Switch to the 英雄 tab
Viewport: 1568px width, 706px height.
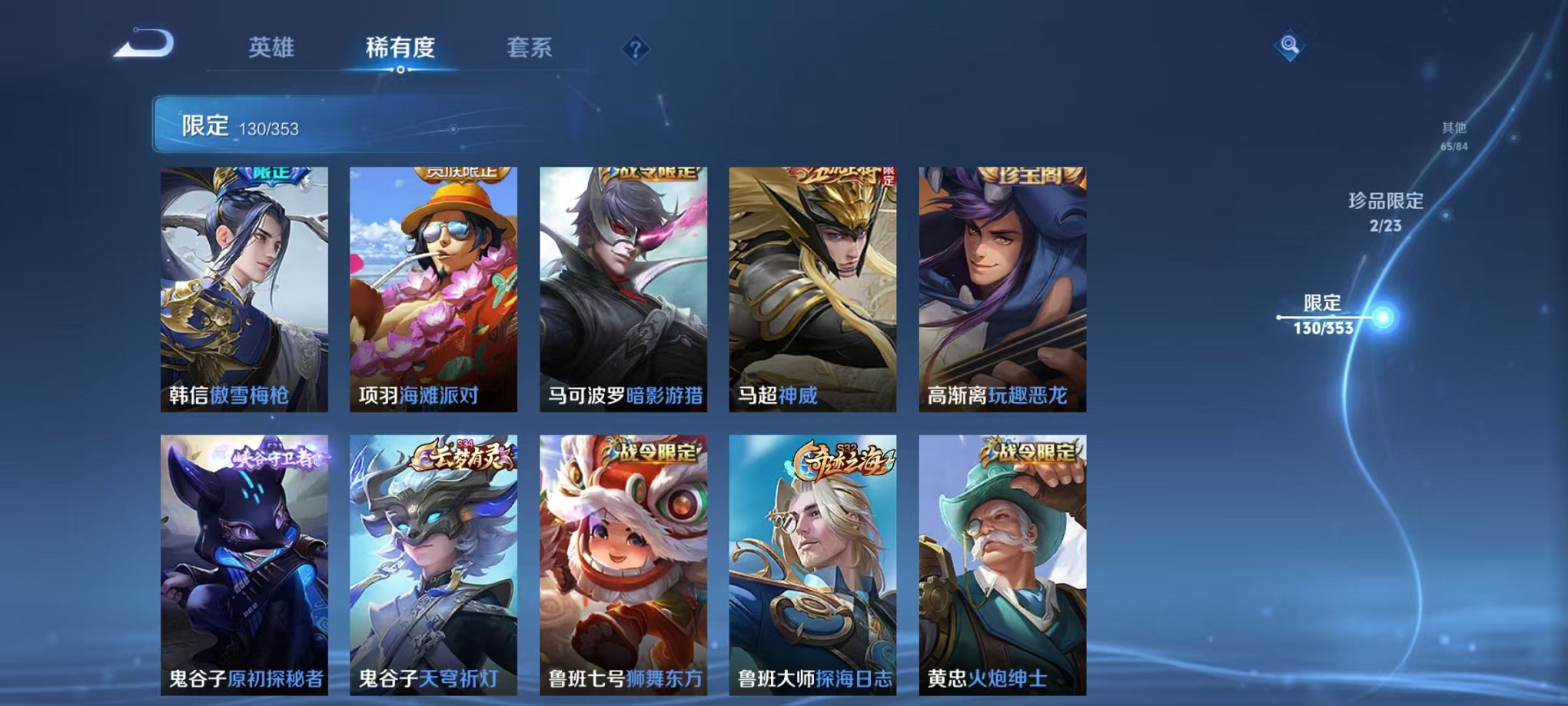[273, 46]
